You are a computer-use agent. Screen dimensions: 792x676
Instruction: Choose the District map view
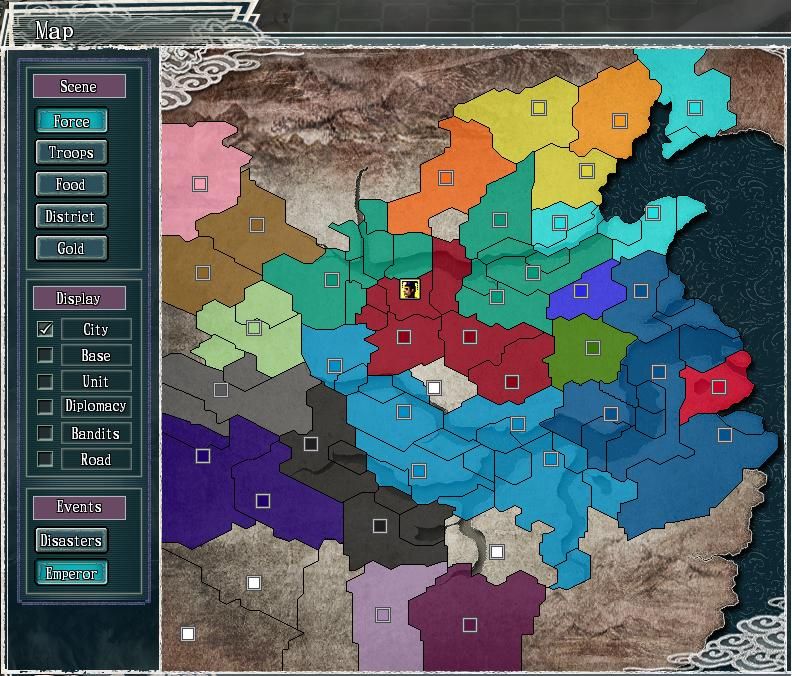point(71,216)
